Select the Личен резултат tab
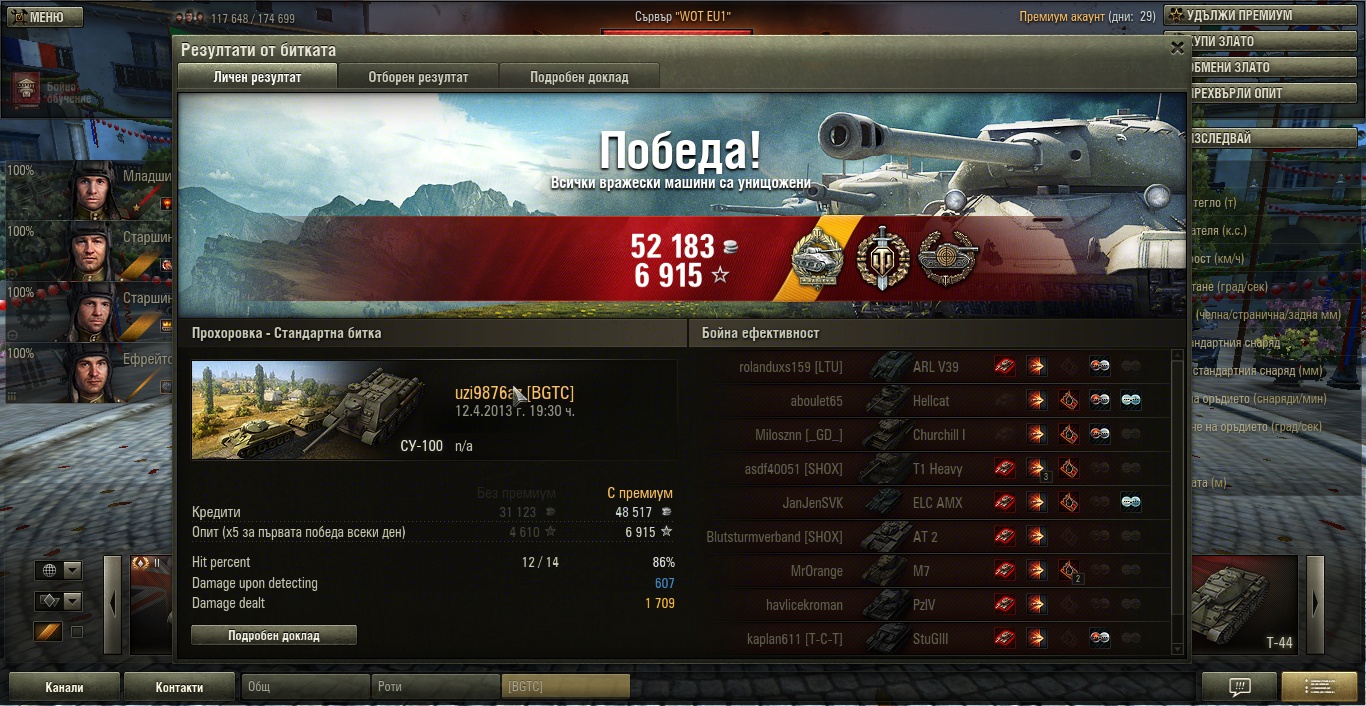This screenshot has width=1366, height=706. pyautogui.click(x=257, y=77)
